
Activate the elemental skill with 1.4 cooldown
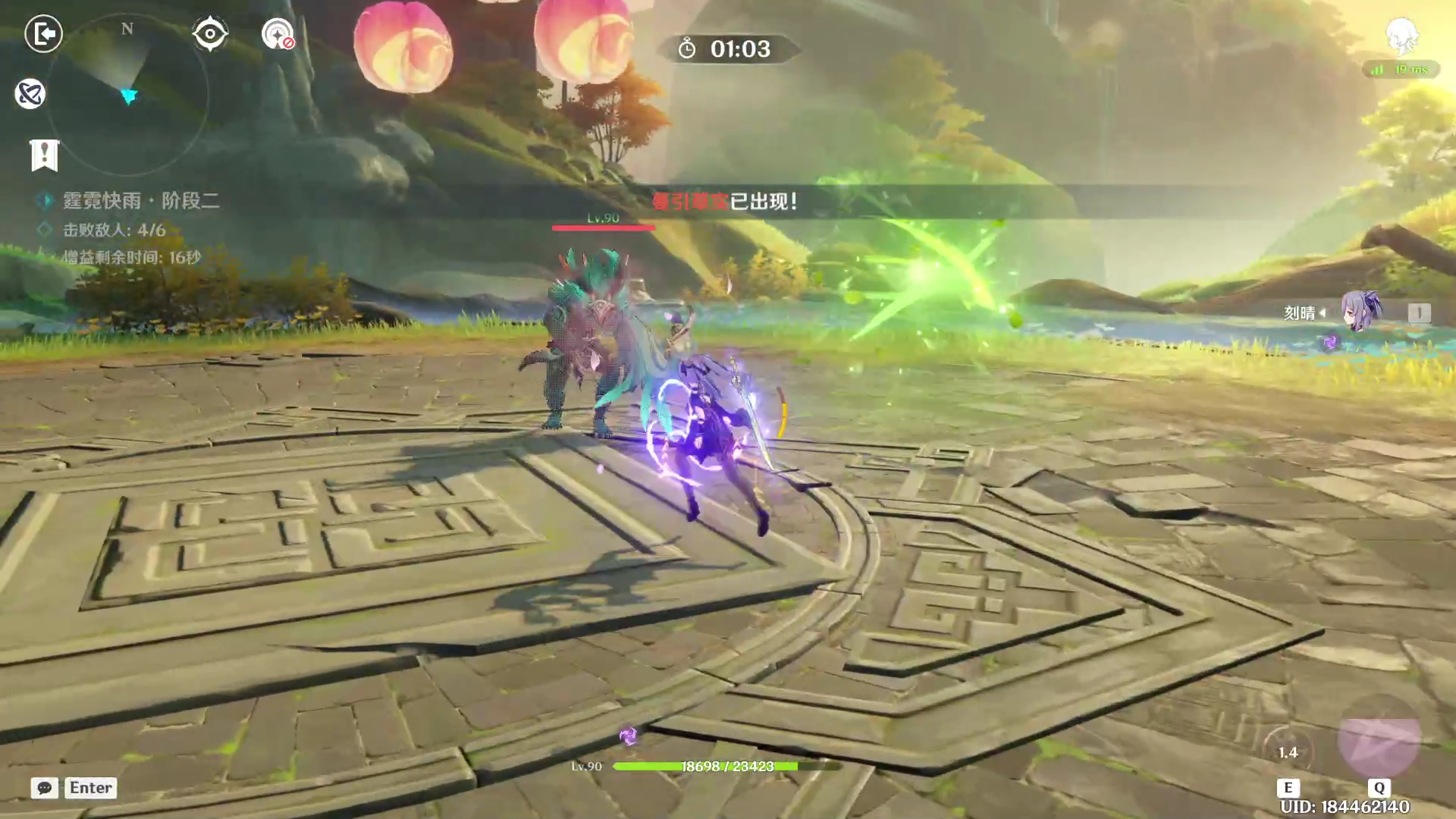pos(1288,752)
